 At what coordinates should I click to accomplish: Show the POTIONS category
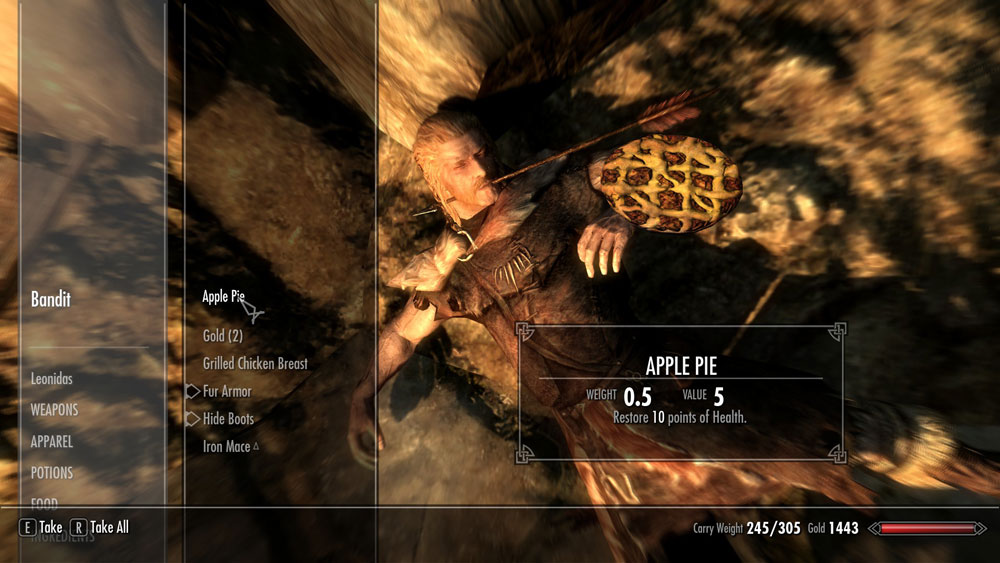[52, 472]
